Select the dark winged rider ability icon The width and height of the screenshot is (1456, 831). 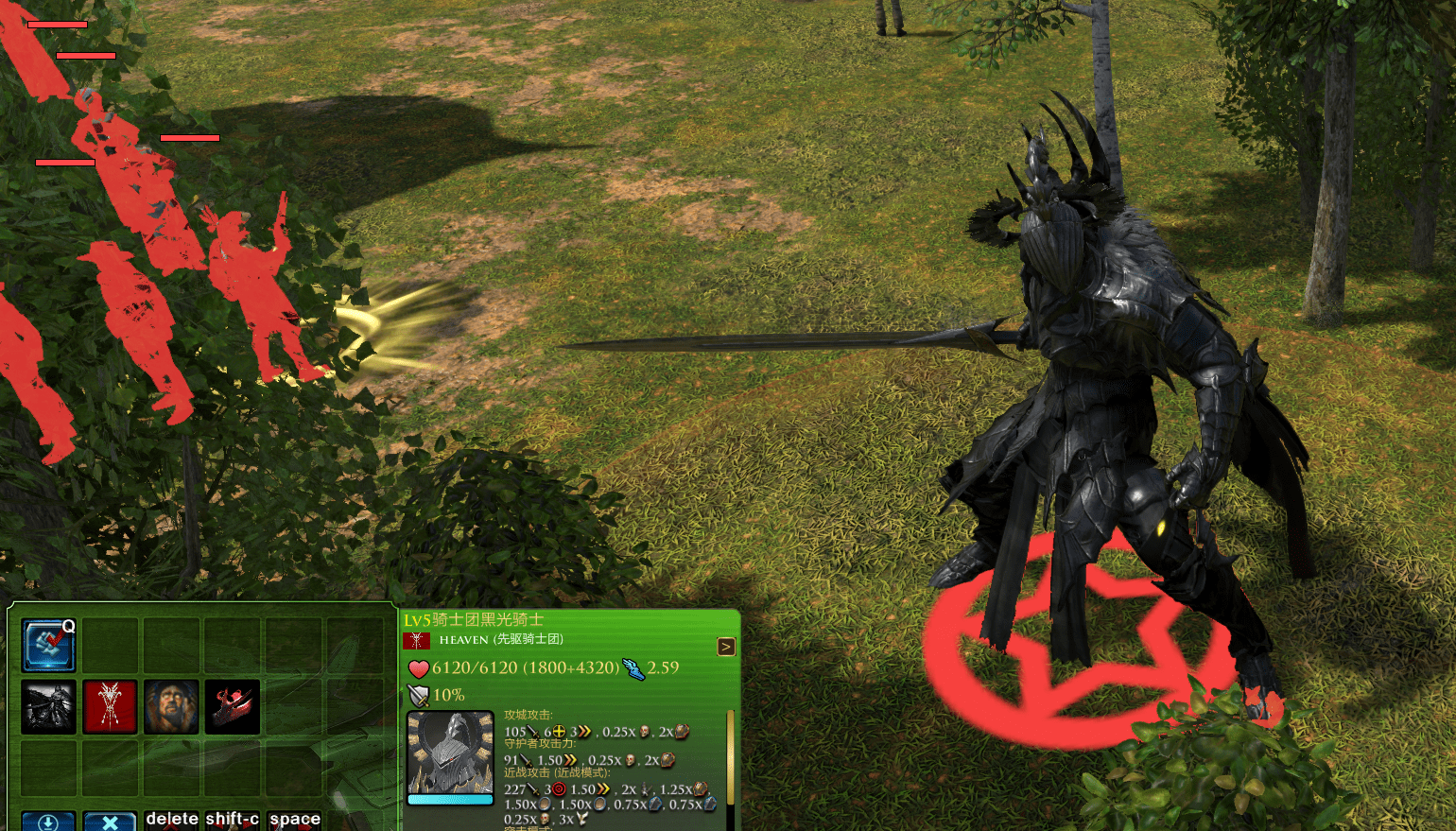[x=48, y=707]
